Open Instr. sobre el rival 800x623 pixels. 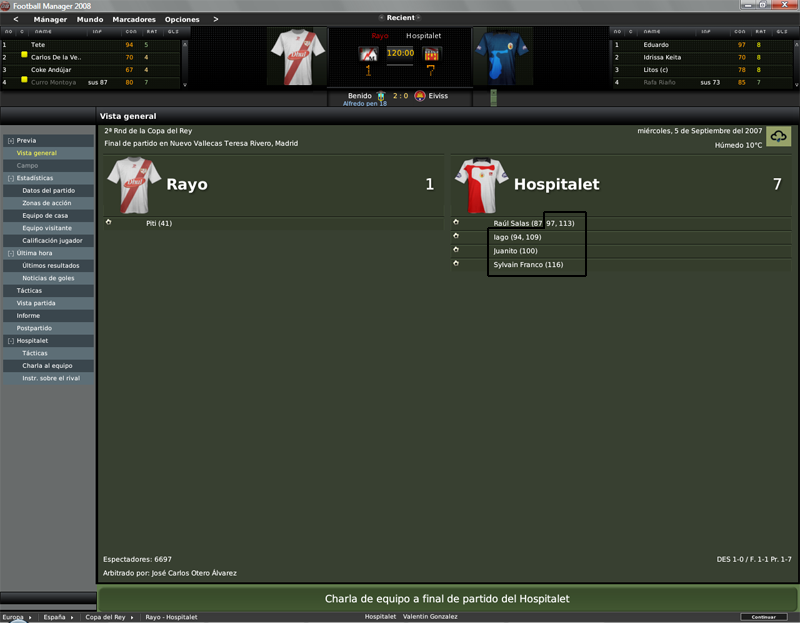click(x=51, y=378)
